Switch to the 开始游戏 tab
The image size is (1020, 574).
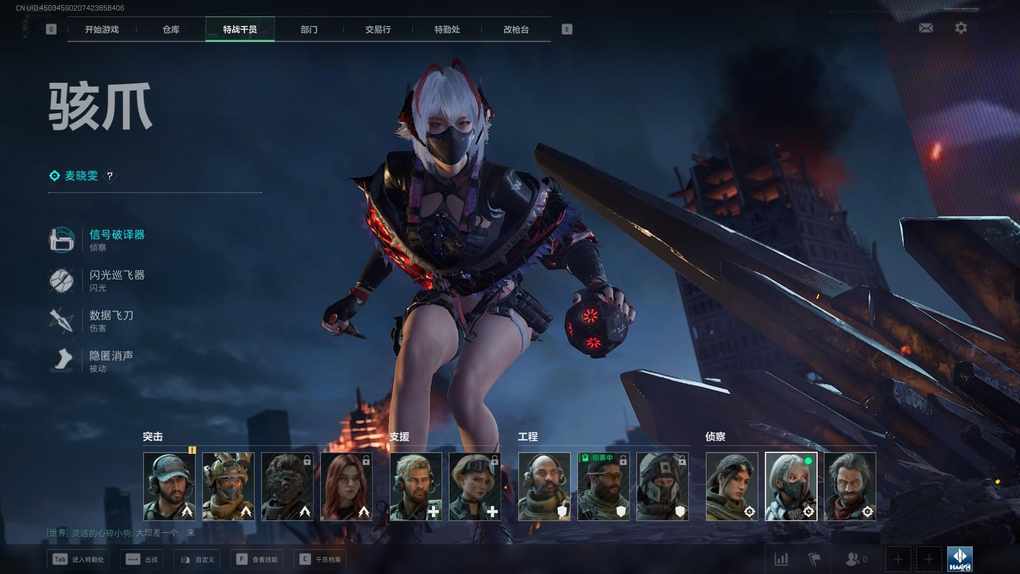click(x=101, y=30)
